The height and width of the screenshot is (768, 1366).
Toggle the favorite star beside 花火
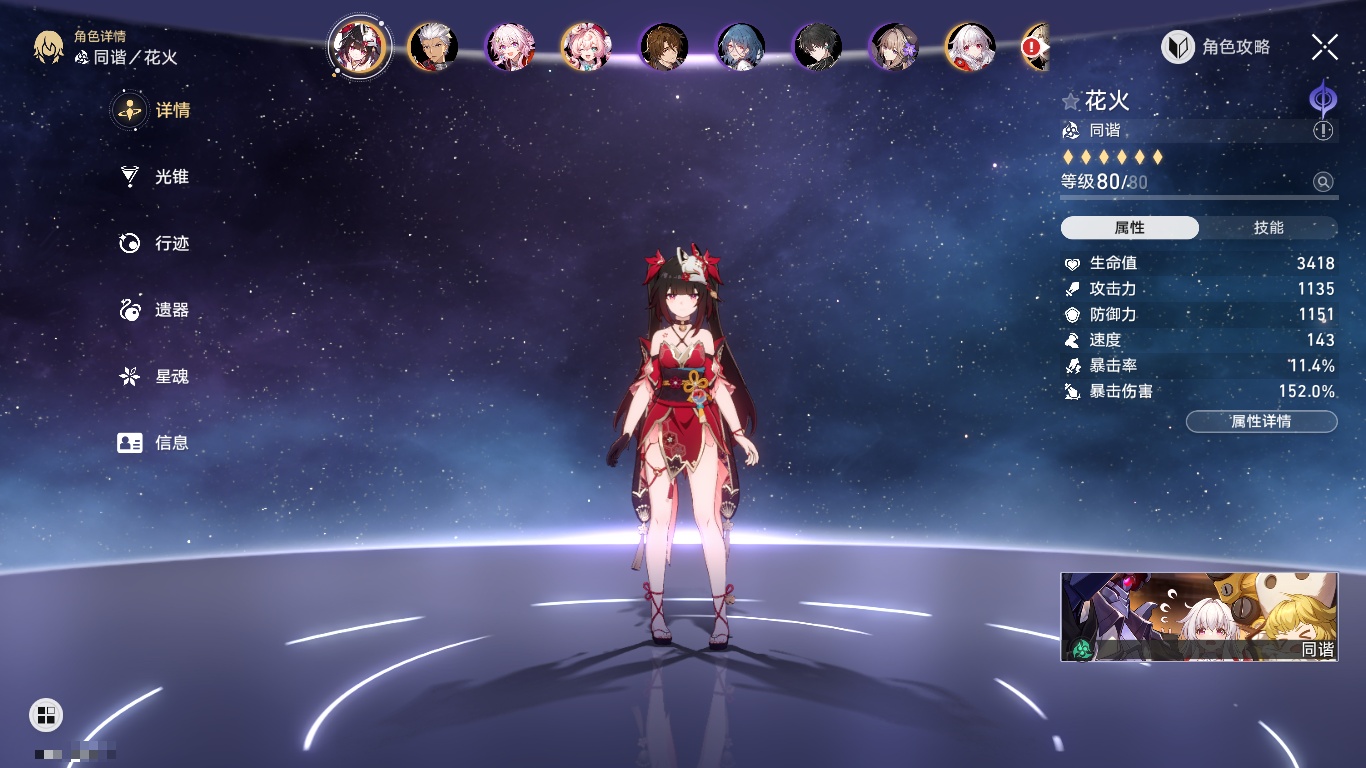coord(1071,102)
